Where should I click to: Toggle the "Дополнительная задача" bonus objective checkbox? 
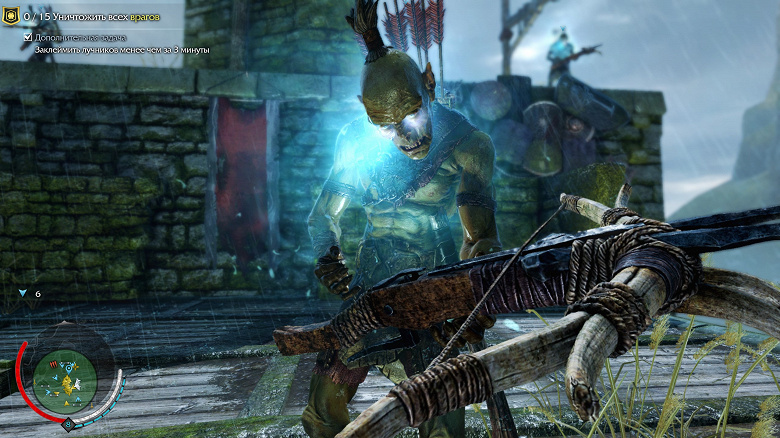coord(28,37)
